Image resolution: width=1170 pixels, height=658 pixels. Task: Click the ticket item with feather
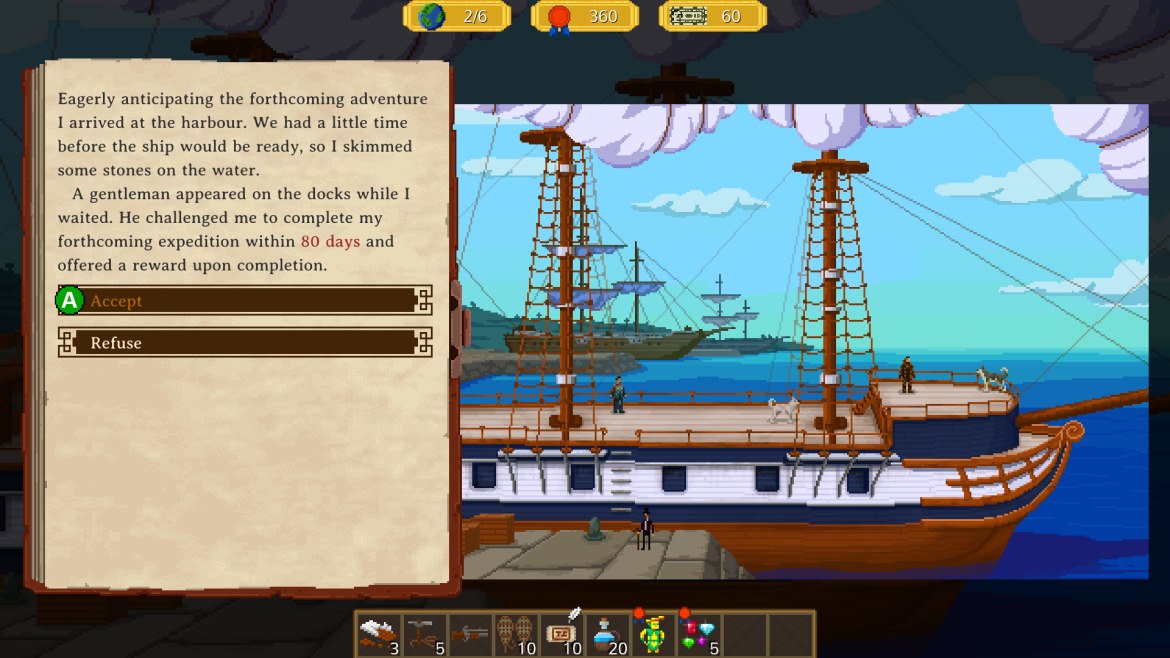pos(562,634)
